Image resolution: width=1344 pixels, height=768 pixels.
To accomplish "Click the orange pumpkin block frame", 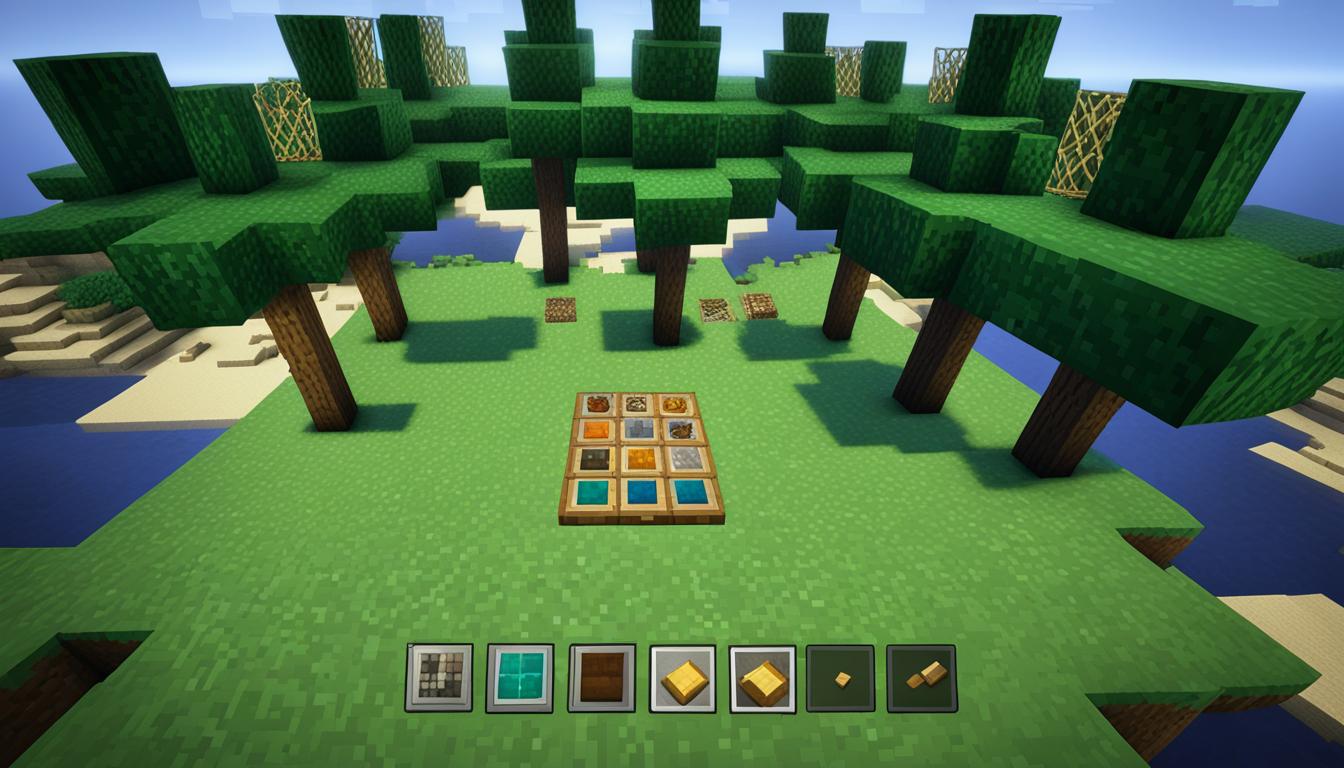I will point(597,429).
